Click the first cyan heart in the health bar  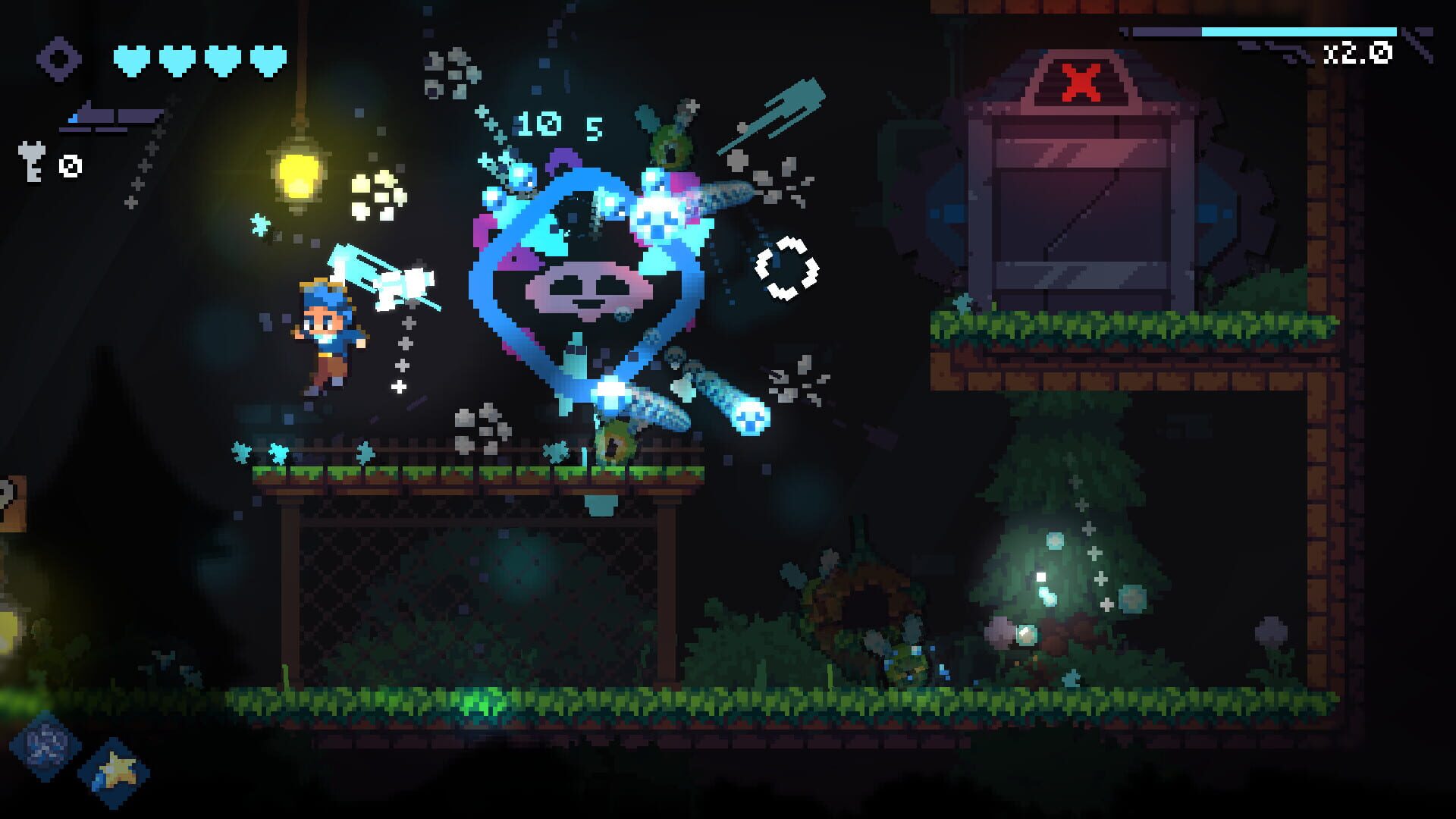(131, 58)
